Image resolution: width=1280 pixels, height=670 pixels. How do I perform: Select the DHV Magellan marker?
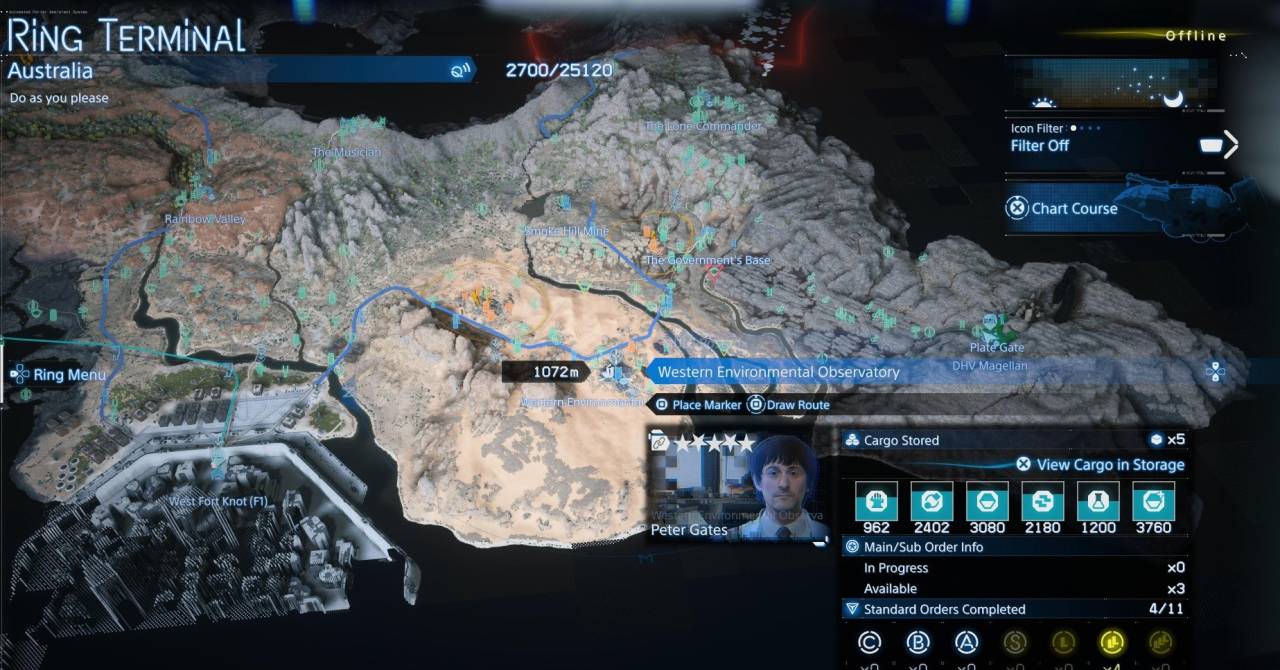click(x=989, y=366)
